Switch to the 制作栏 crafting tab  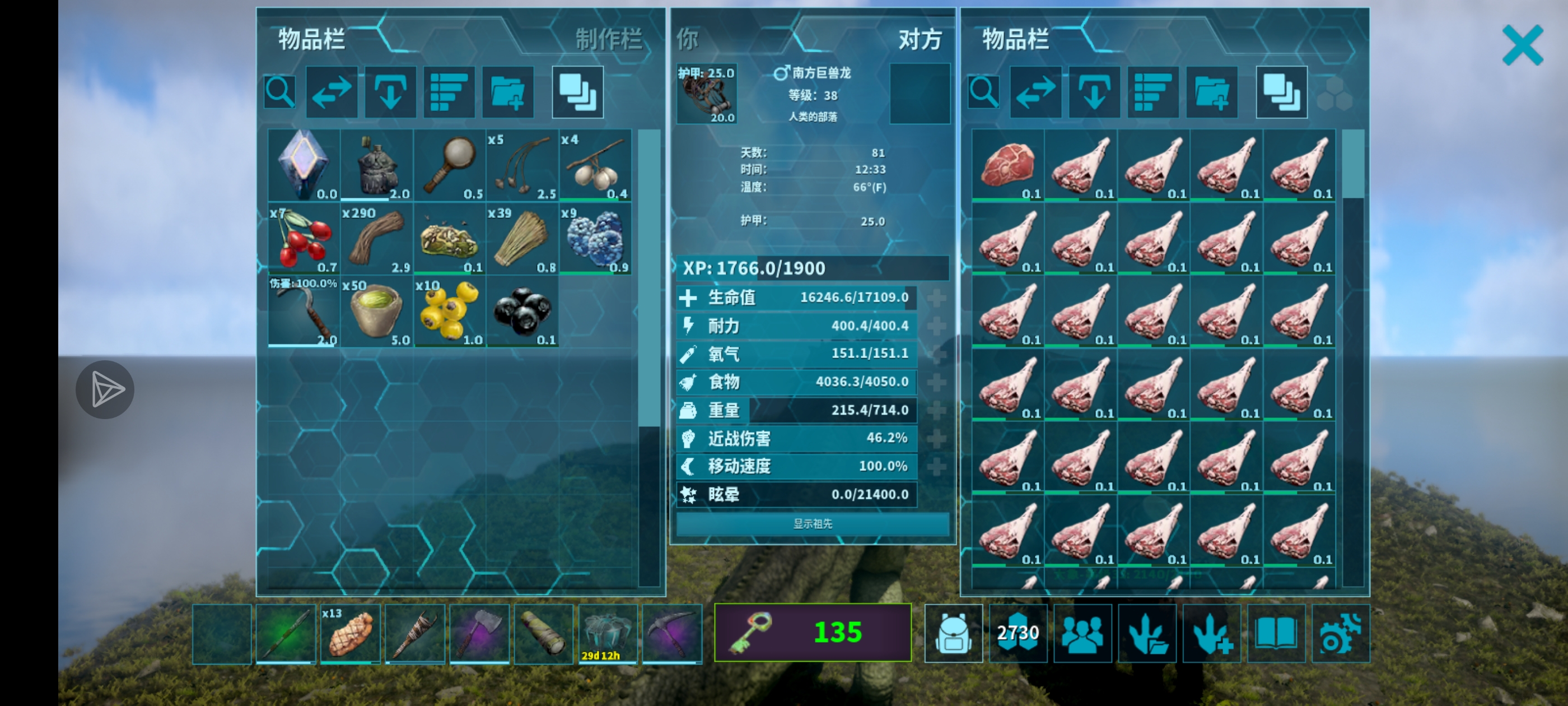point(608,40)
